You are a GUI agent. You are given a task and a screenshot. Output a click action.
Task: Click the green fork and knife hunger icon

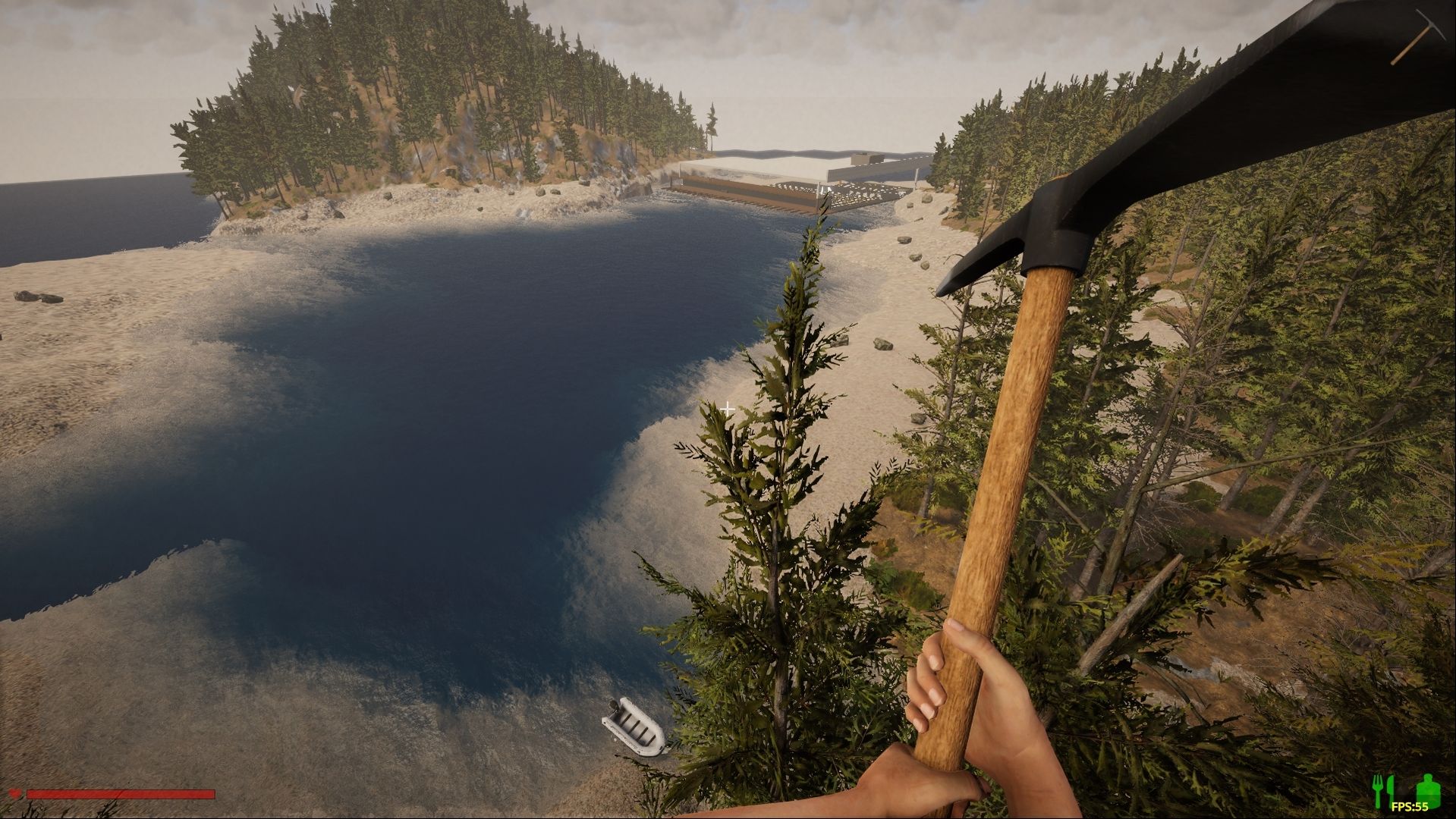click(1386, 791)
